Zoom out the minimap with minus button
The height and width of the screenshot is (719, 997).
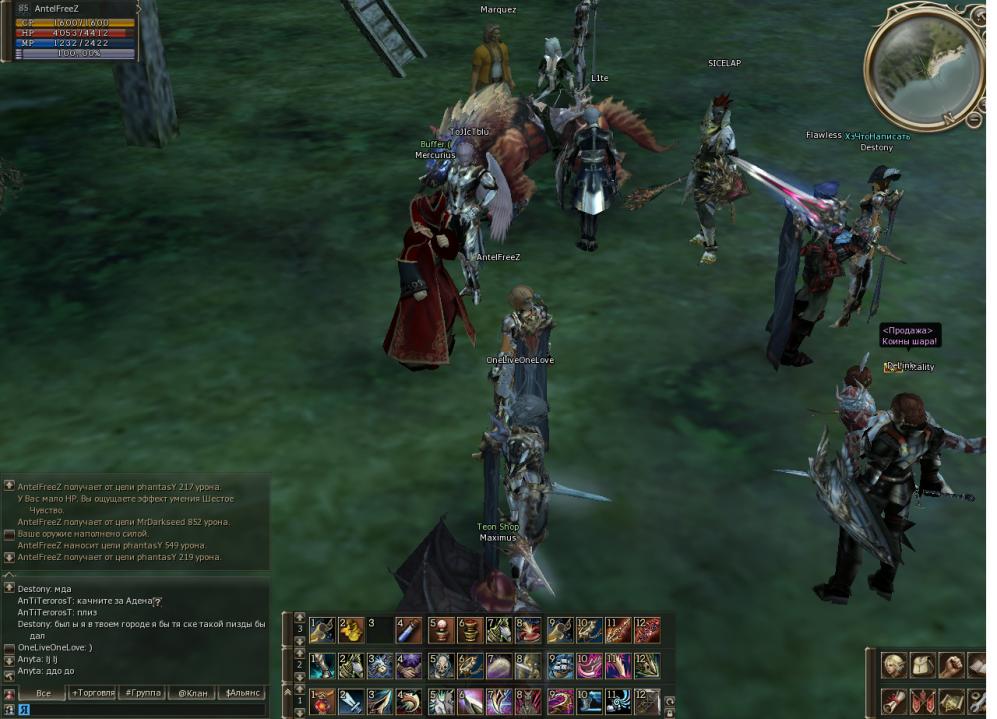coord(975,120)
